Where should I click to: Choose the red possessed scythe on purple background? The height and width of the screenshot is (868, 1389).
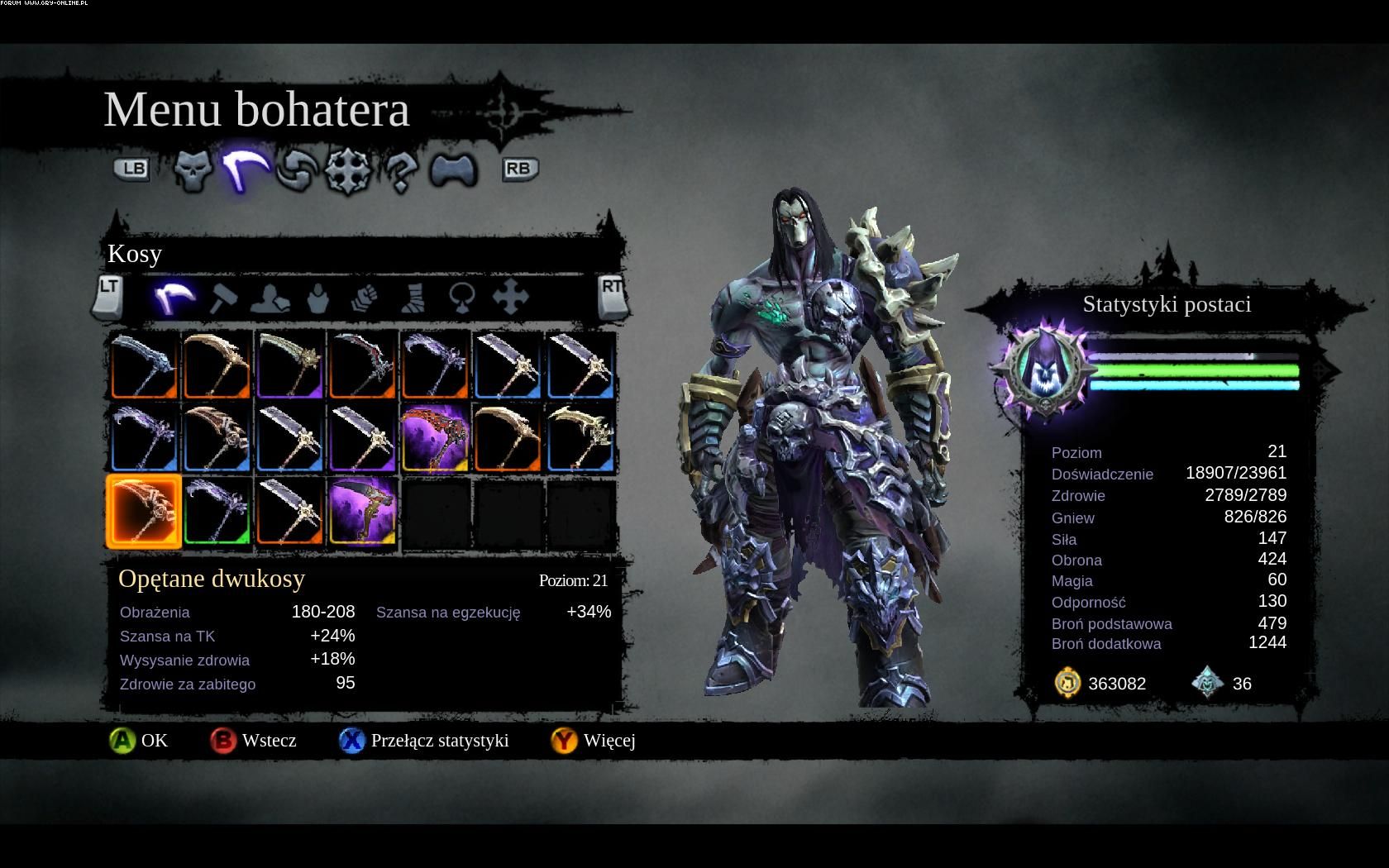pos(435,438)
